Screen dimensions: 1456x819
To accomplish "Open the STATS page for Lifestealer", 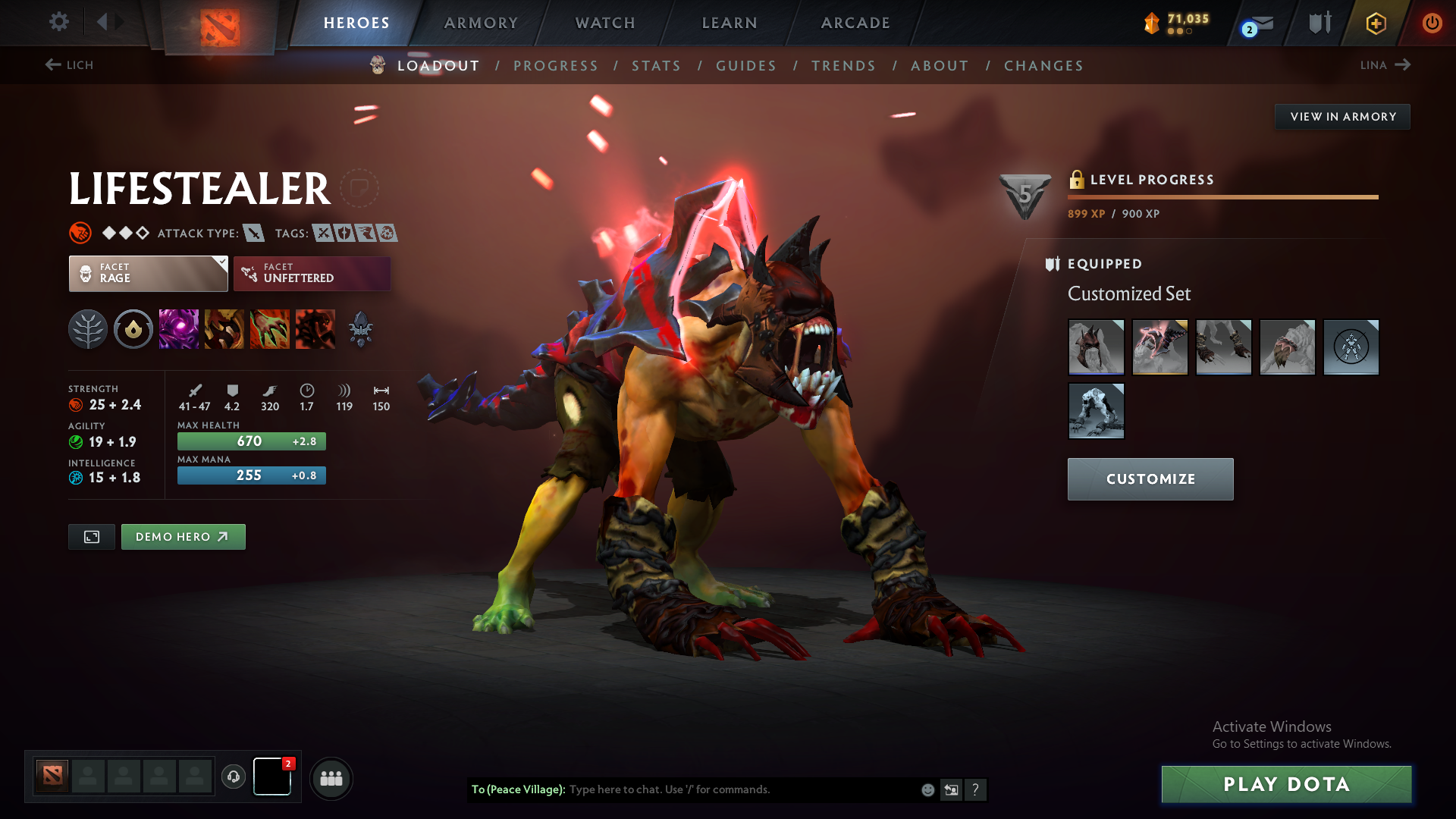I will pos(656,66).
